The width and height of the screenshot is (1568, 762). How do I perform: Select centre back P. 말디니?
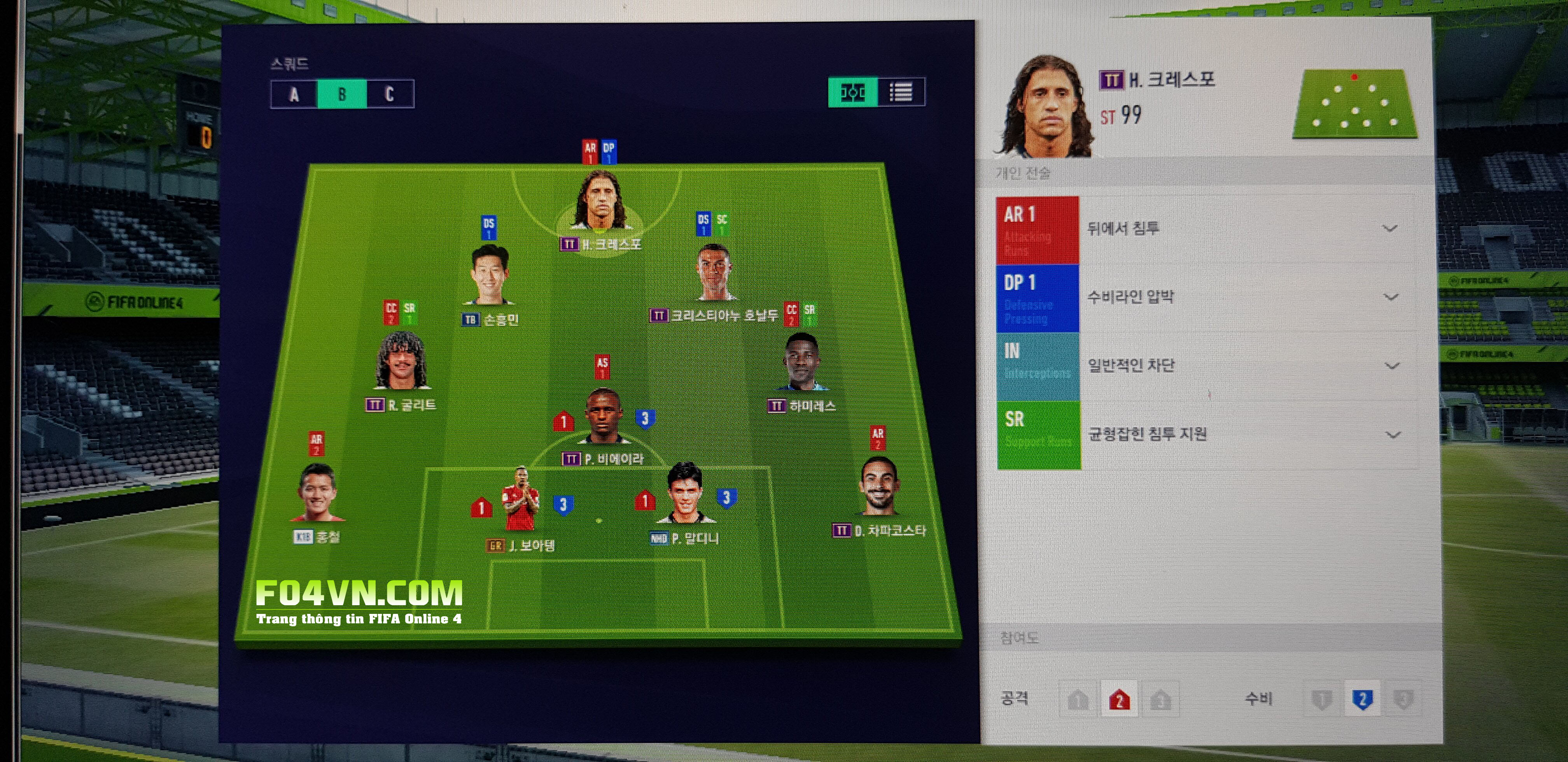click(x=685, y=493)
